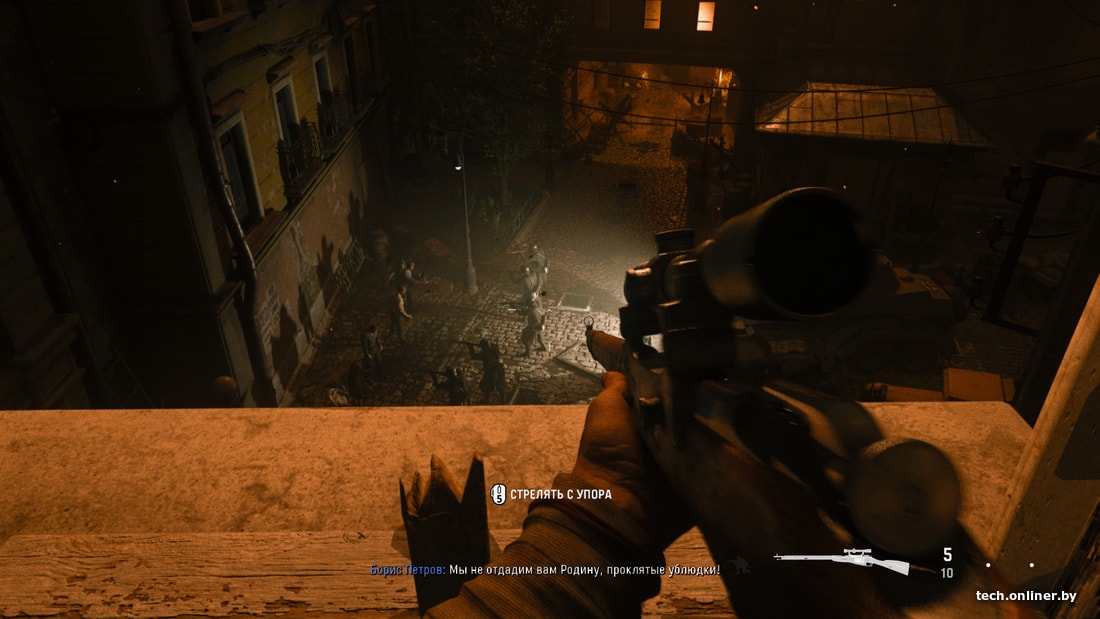Viewport: 1100px width, 619px height.
Task: Click the tech.onliner.by watermark link
Action: click(1026, 596)
